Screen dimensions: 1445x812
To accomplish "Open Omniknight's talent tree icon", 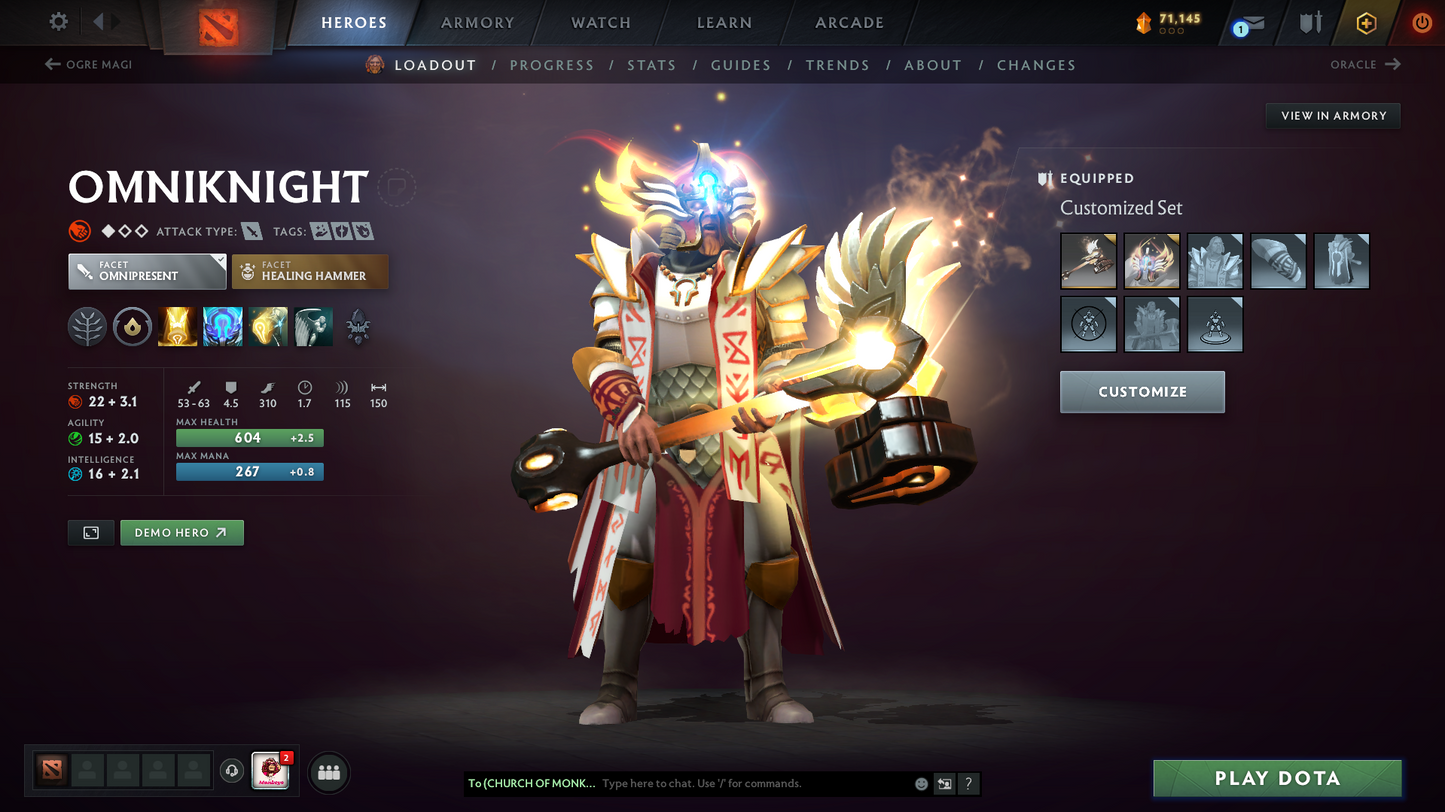I will point(87,327).
